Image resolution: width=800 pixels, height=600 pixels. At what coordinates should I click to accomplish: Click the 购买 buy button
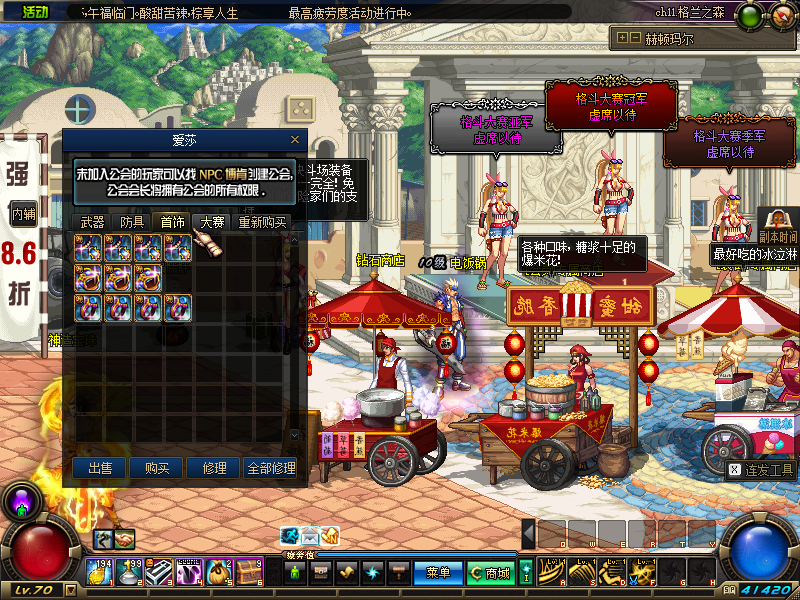(x=157, y=468)
